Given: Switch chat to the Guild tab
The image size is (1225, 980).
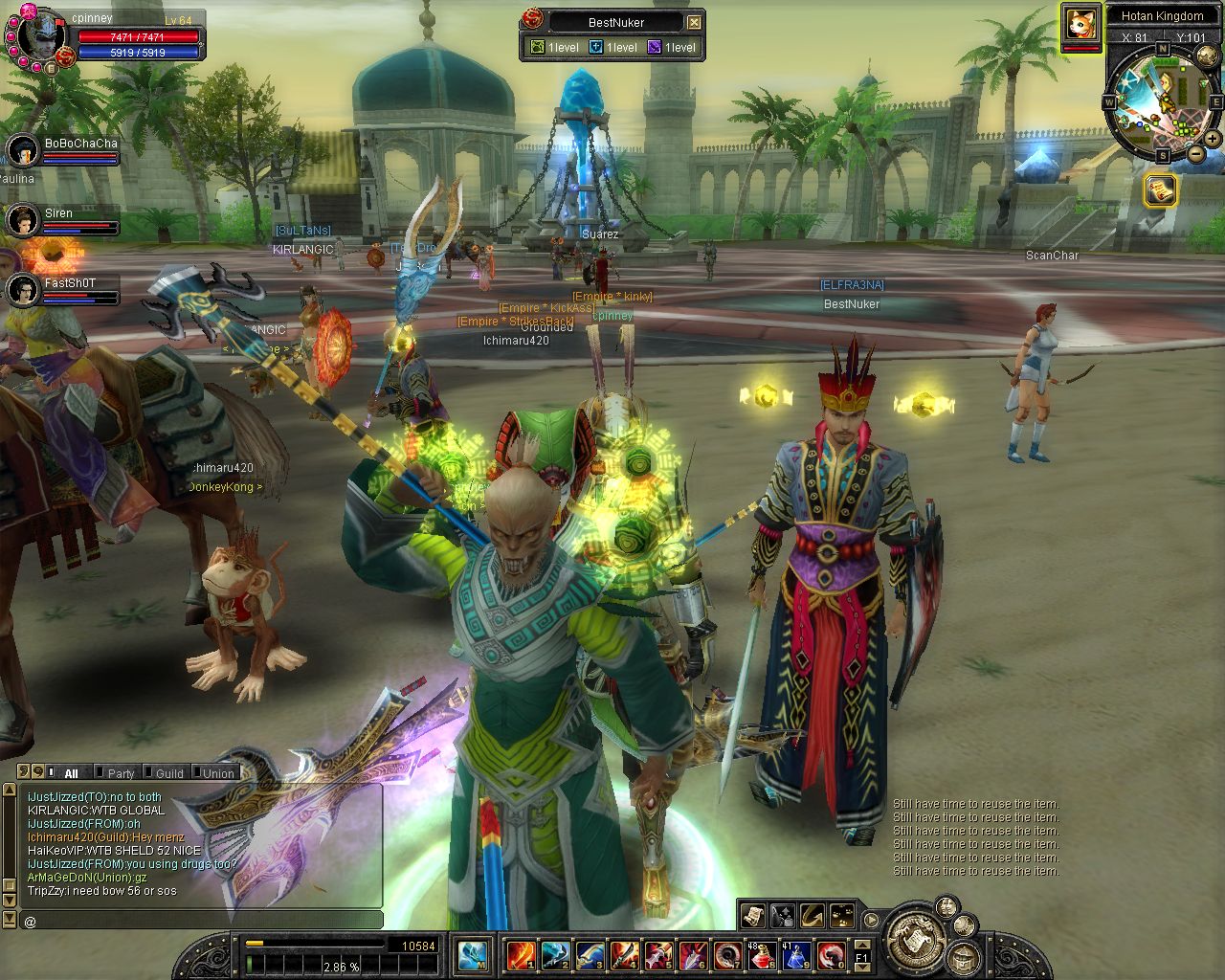Looking at the screenshot, I should (168, 773).
